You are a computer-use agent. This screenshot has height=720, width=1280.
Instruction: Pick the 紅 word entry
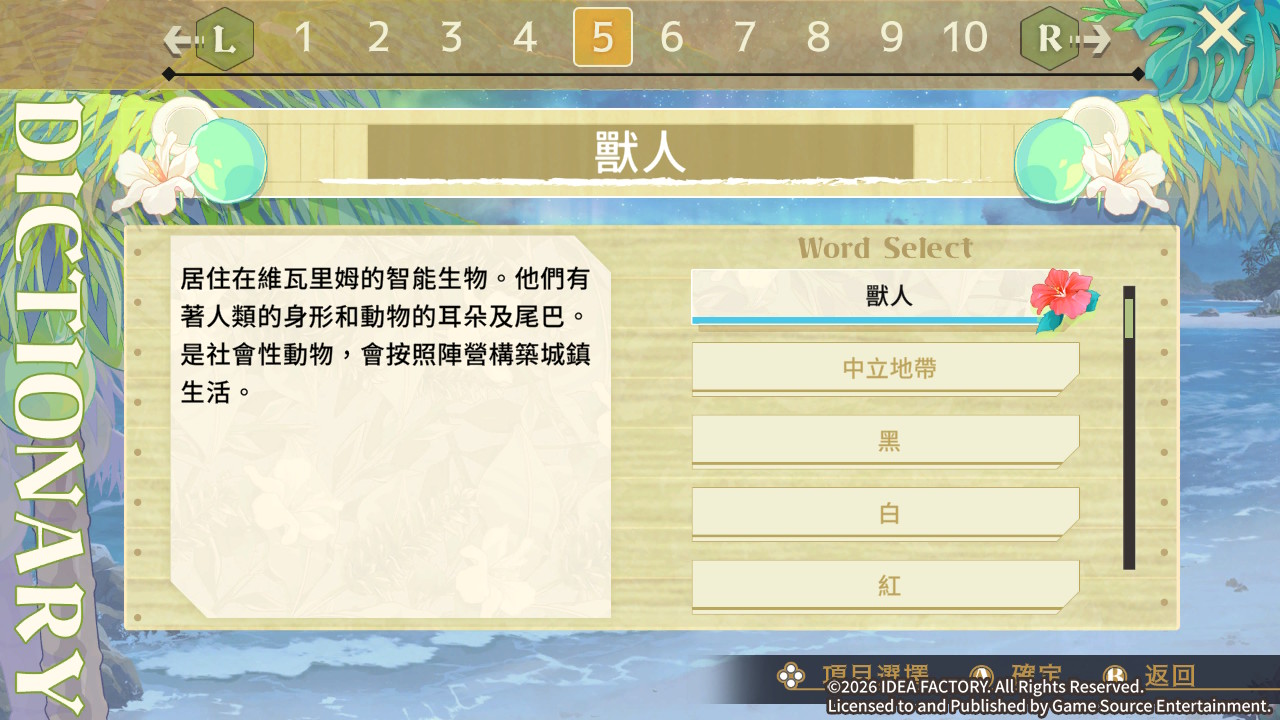(885, 585)
